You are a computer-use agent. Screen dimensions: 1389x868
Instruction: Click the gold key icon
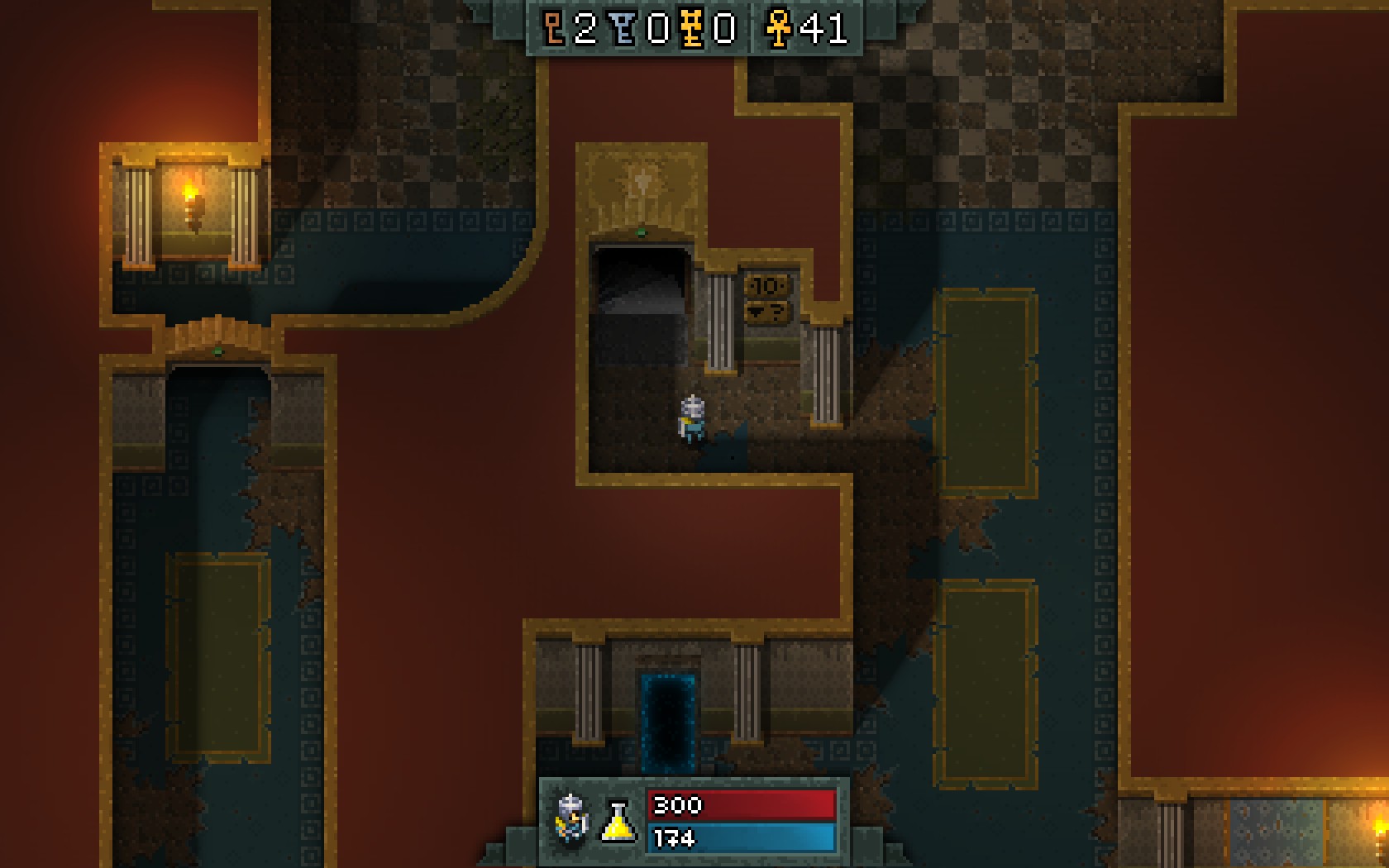click(x=692, y=30)
